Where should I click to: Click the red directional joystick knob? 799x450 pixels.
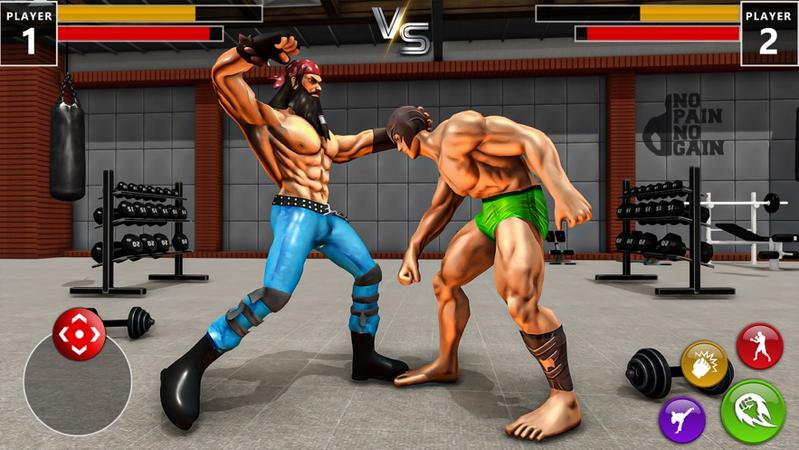78,335
